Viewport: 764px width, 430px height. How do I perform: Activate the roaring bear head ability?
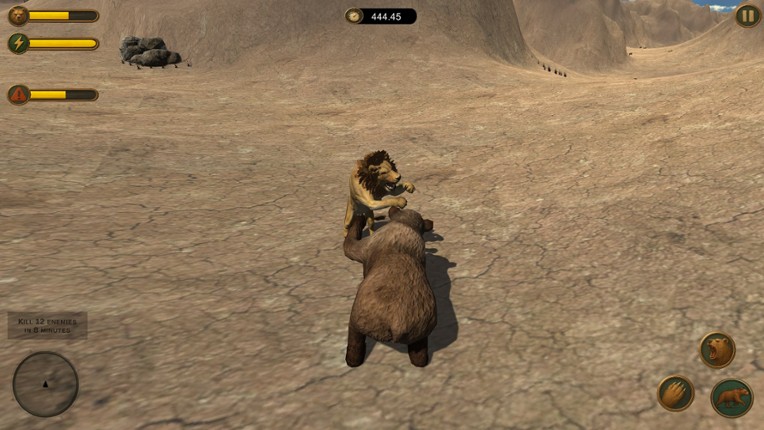(x=717, y=350)
